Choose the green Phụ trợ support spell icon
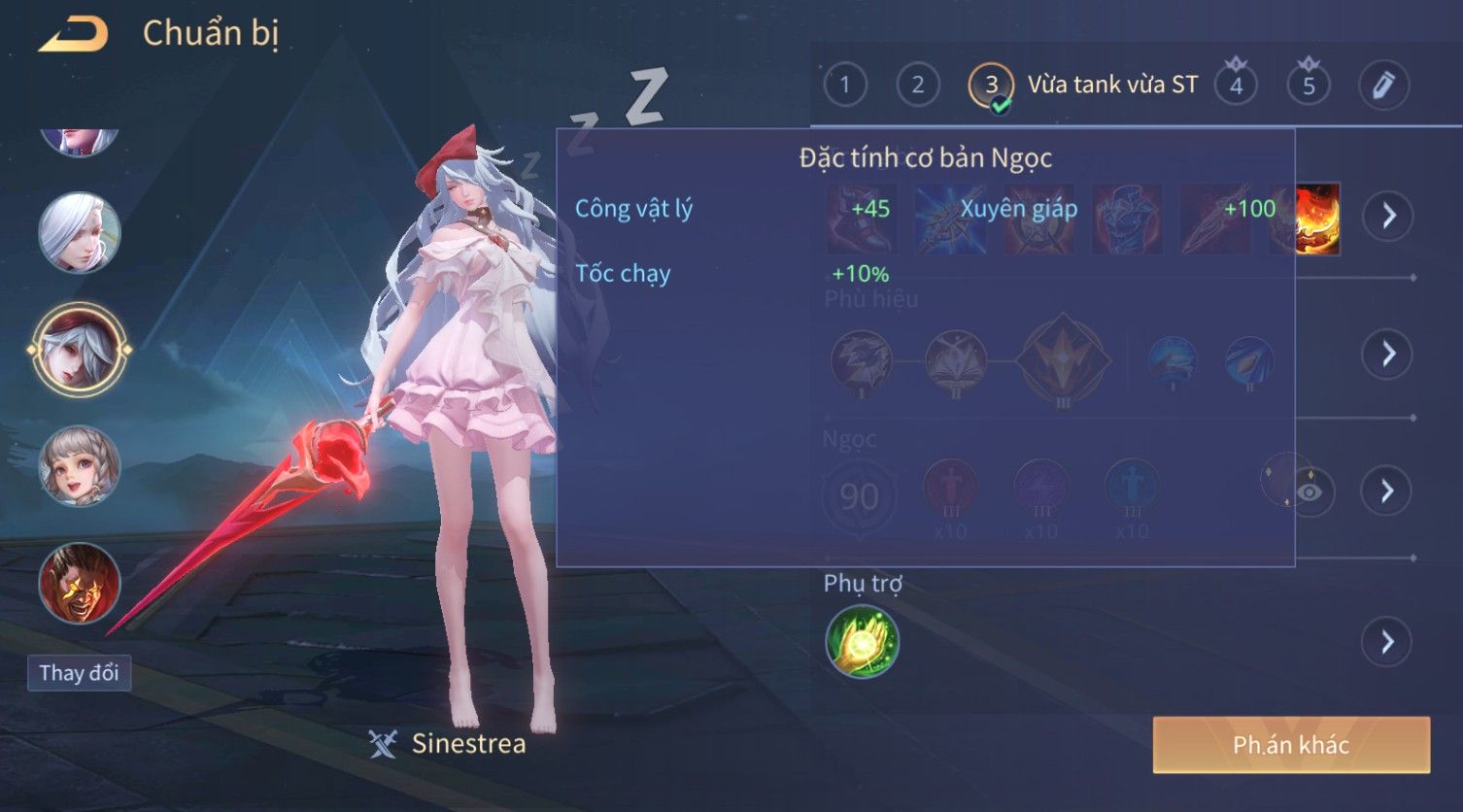This screenshot has width=1463, height=812. (862, 641)
